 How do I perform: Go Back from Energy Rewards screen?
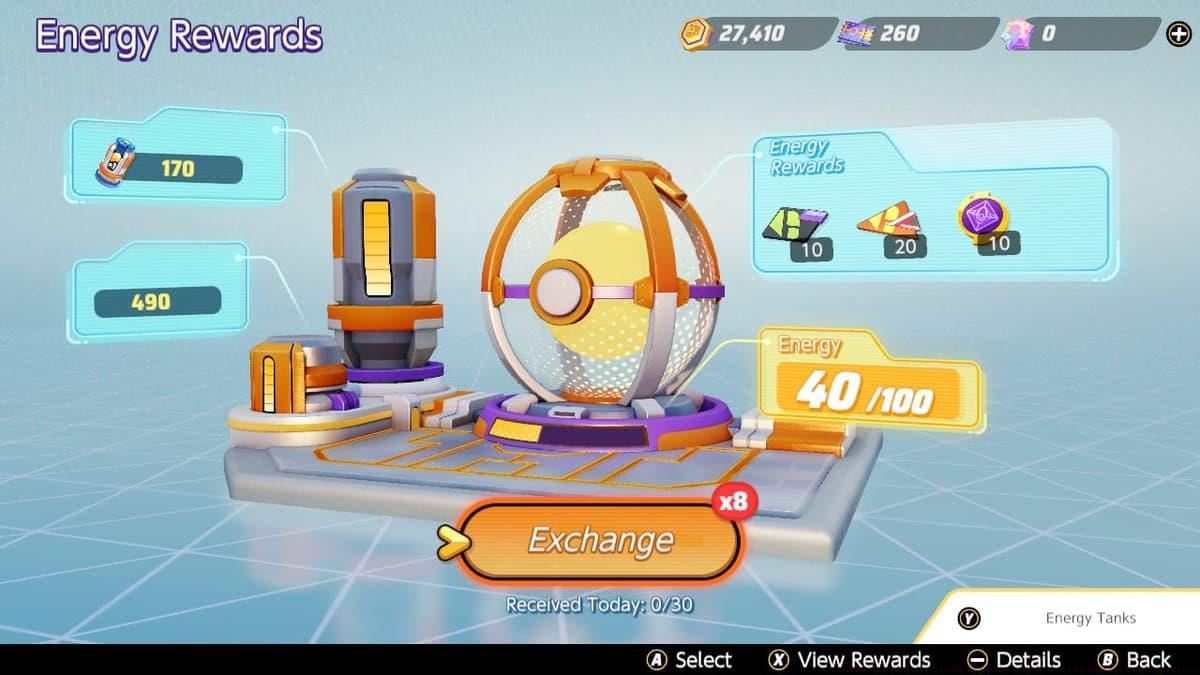[x=1134, y=660]
